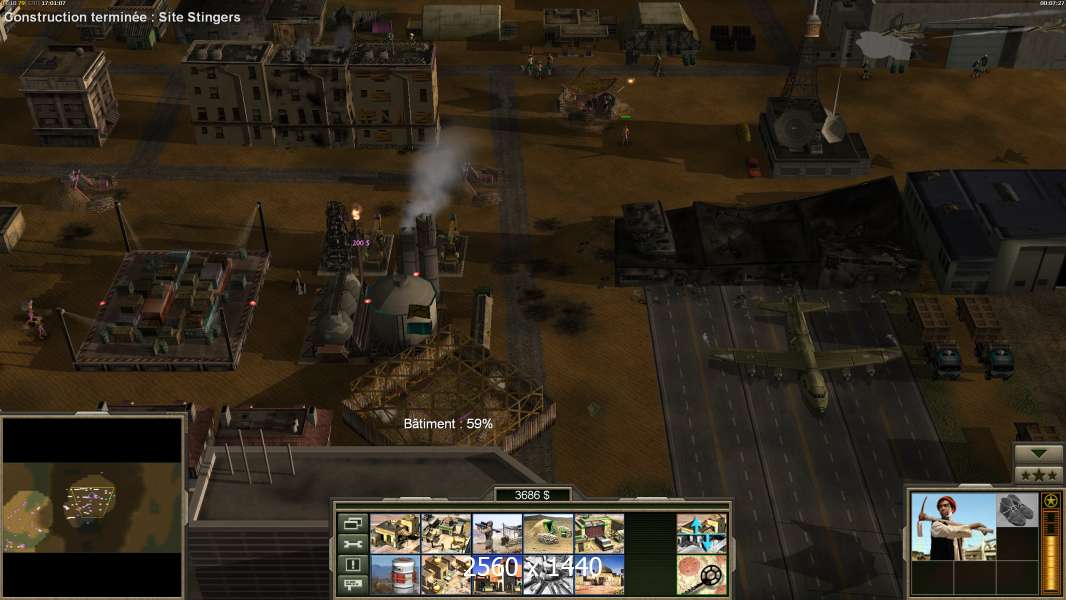Click the speech bubble communicator button

(x=352, y=585)
